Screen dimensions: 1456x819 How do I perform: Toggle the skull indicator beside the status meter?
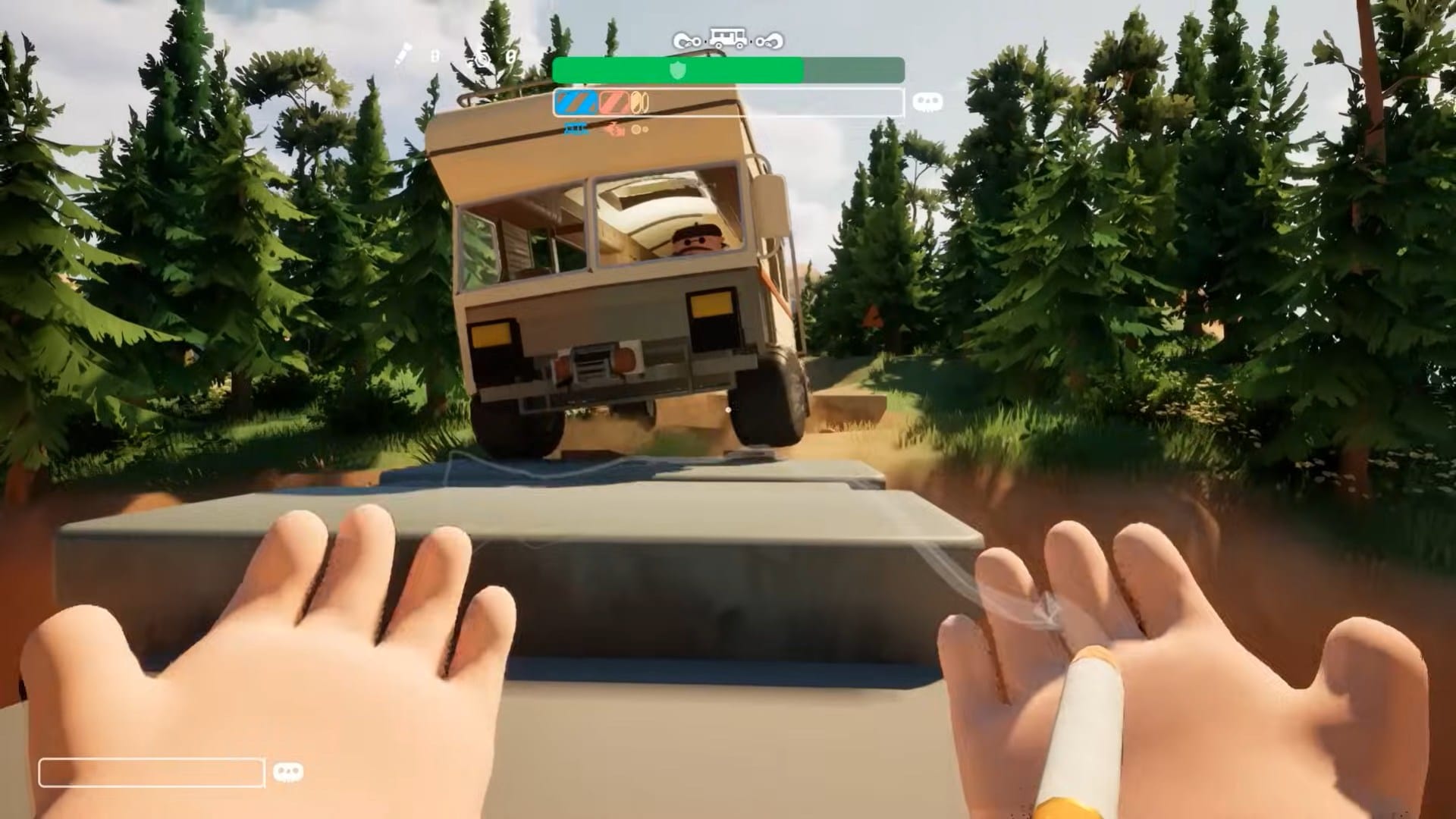[928, 102]
